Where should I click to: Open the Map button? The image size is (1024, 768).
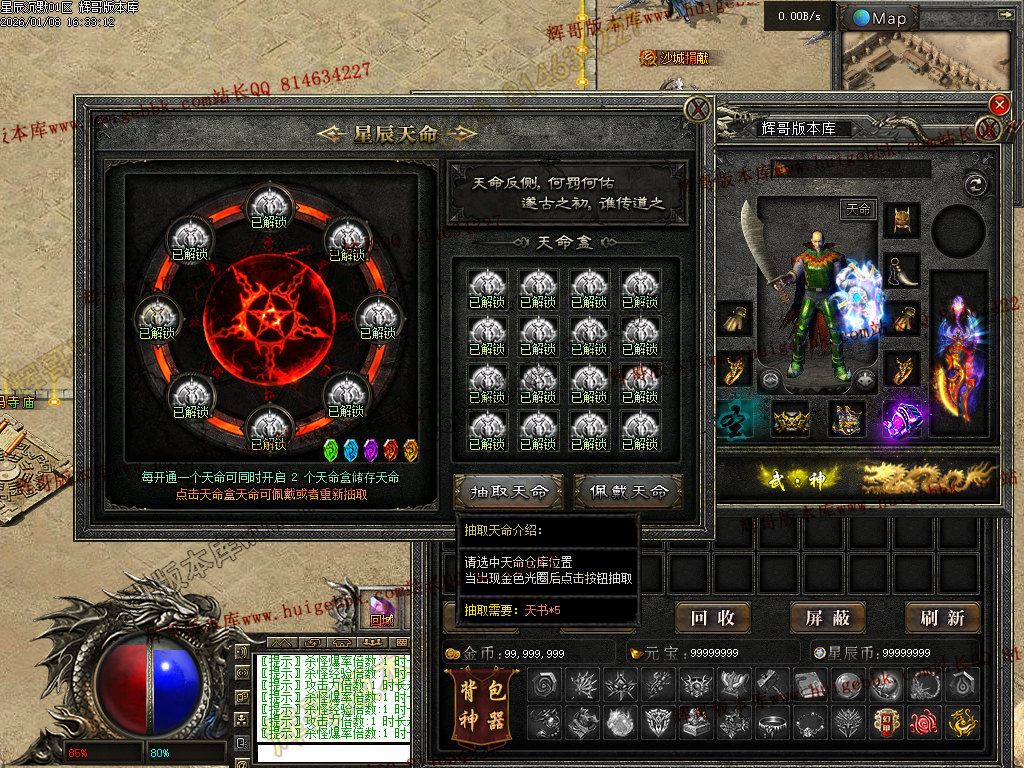tap(880, 18)
